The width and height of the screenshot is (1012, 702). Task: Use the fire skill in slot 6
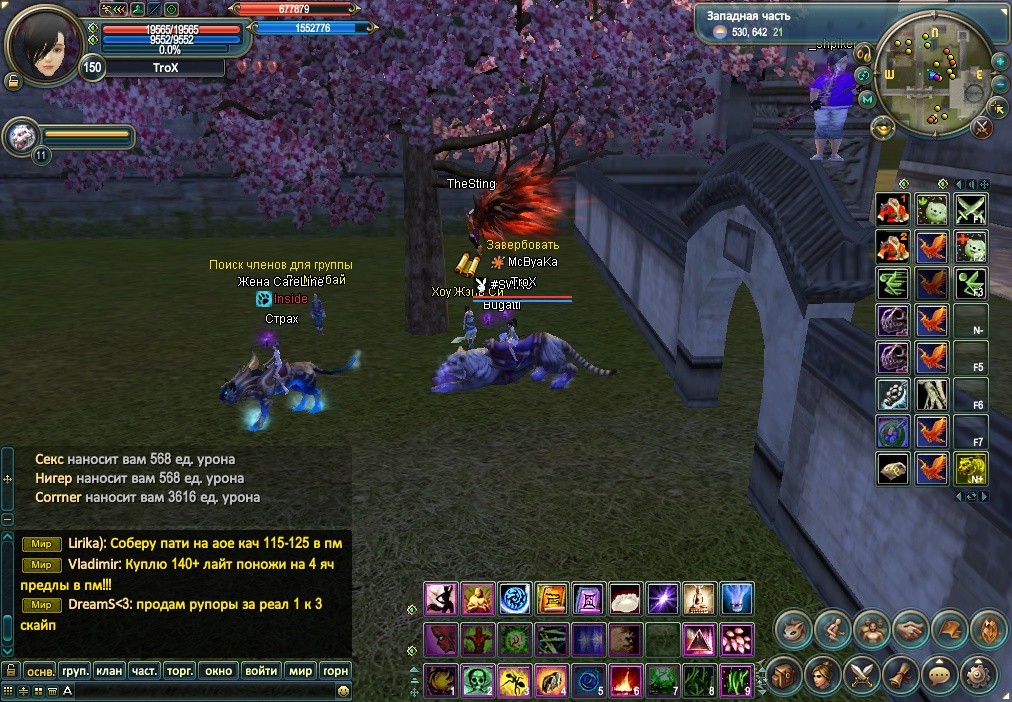click(625, 679)
